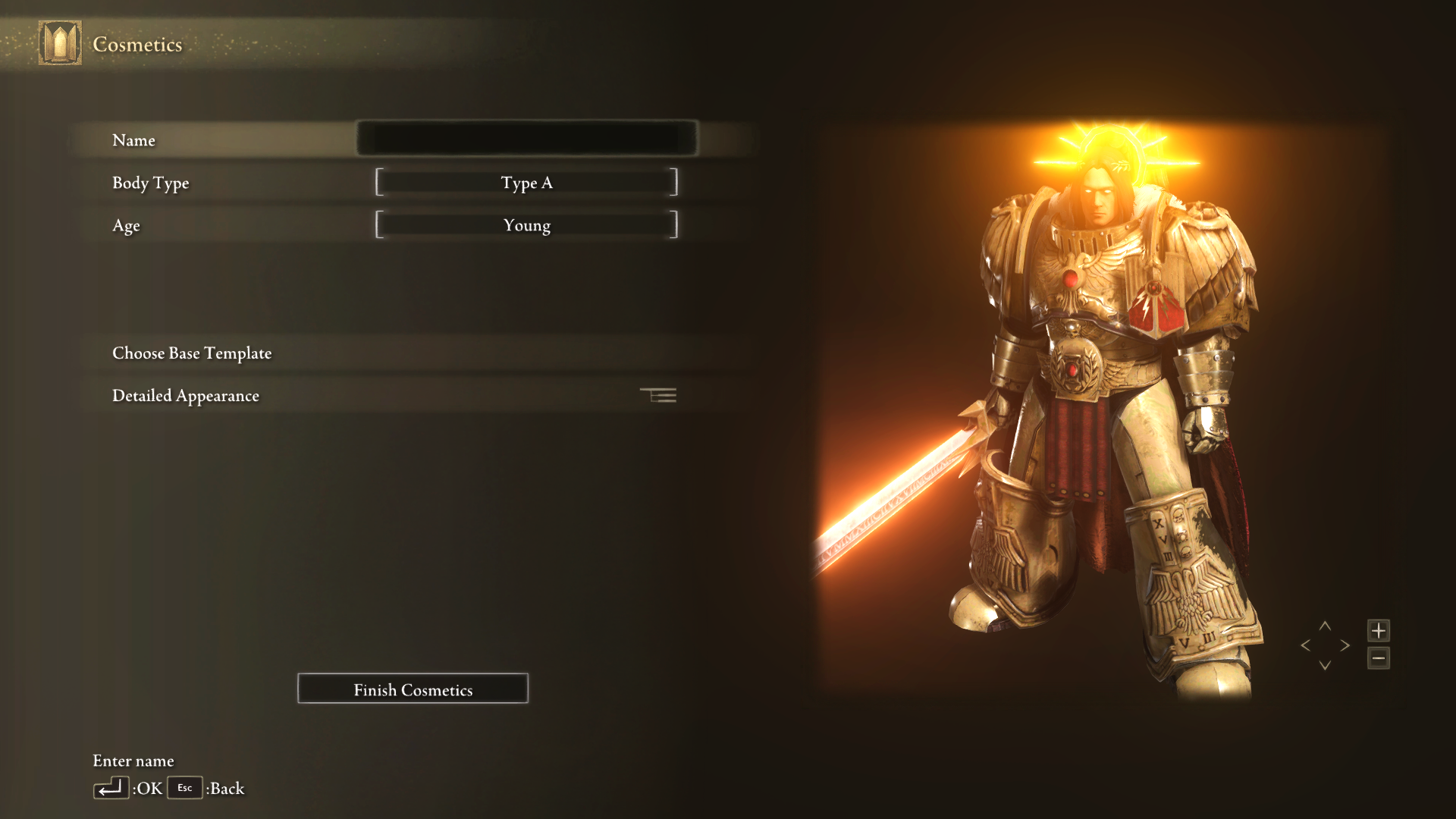Change the Age selector showing Young
This screenshot has width=1456, height=819.
tap(526, 225)
